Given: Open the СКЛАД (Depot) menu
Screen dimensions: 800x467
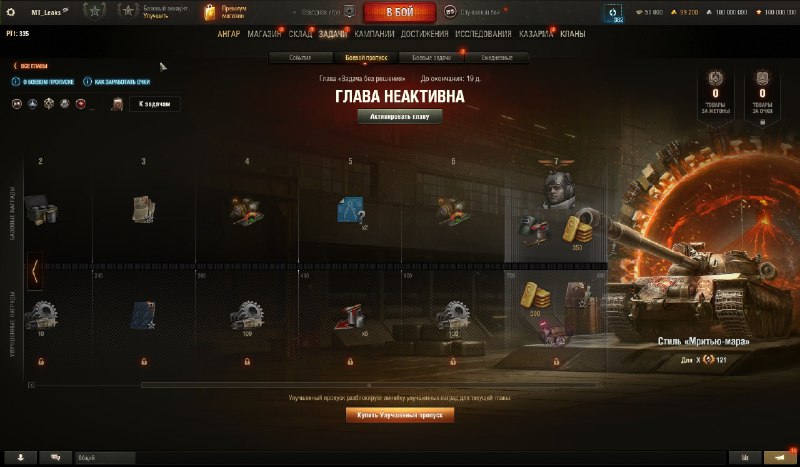Looking at the screenshot, I should pos(301,34).
